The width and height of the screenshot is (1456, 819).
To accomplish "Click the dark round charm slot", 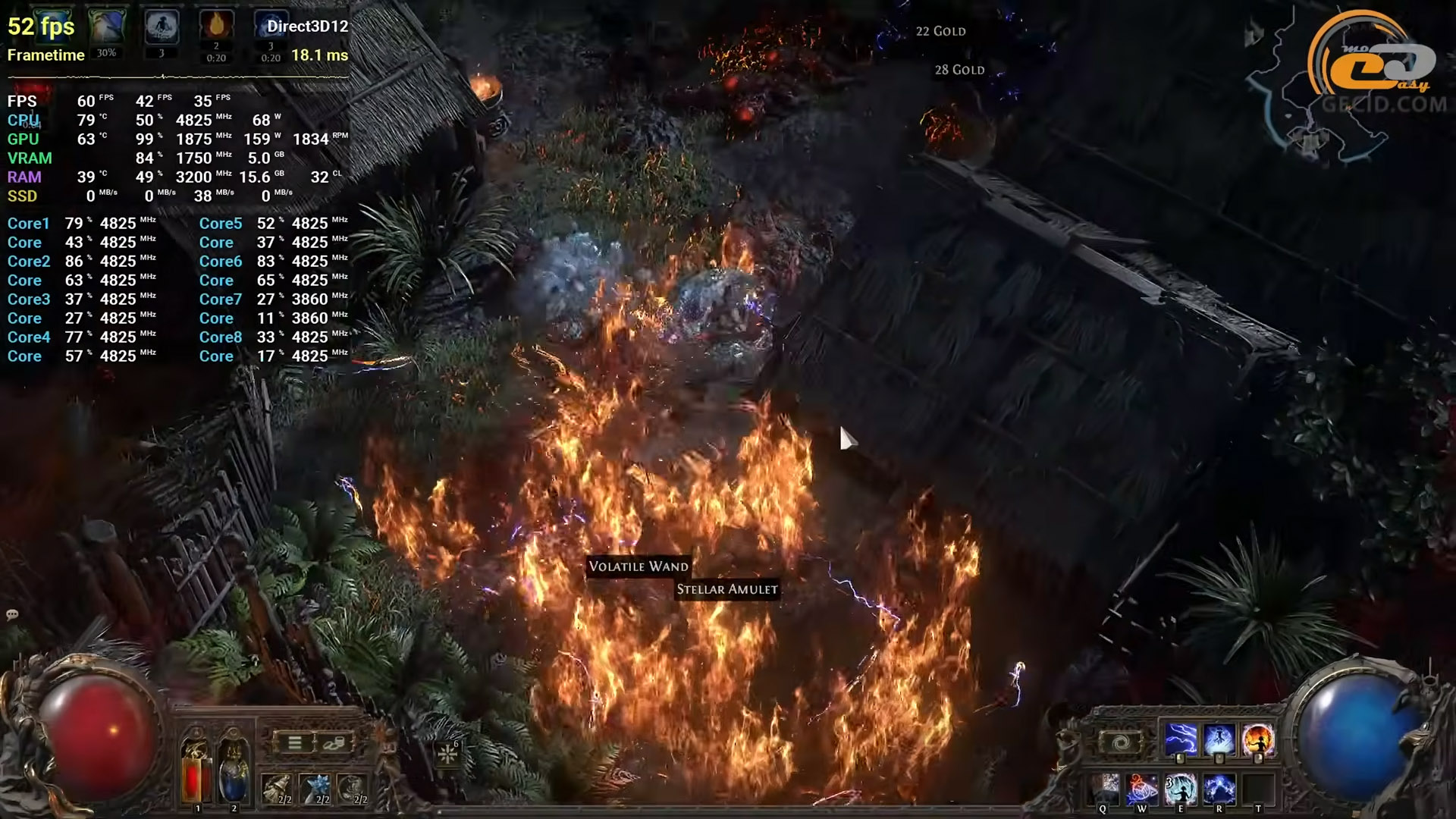I will coord(352,789).
